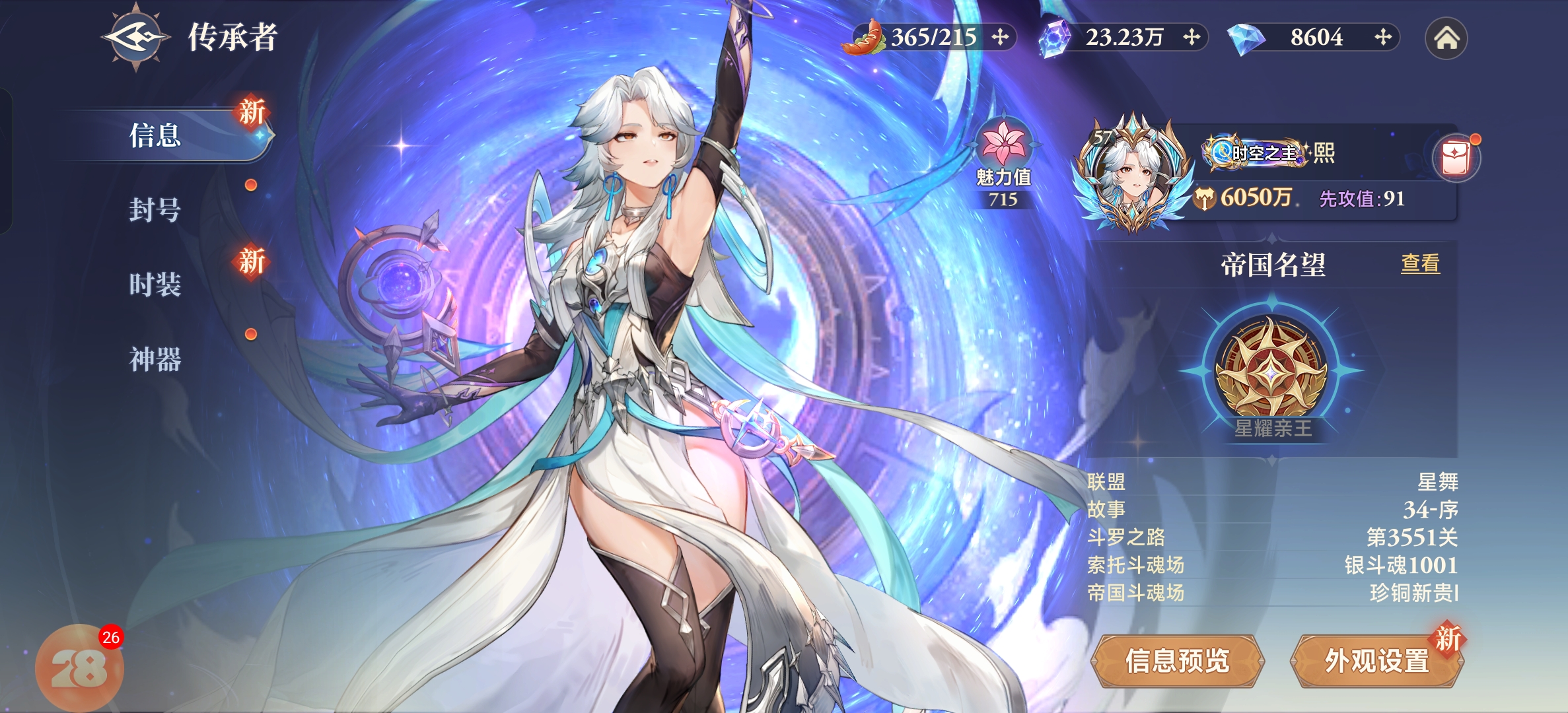Open the red envelope icon
1568x713 pixels.
(1456, 158)
